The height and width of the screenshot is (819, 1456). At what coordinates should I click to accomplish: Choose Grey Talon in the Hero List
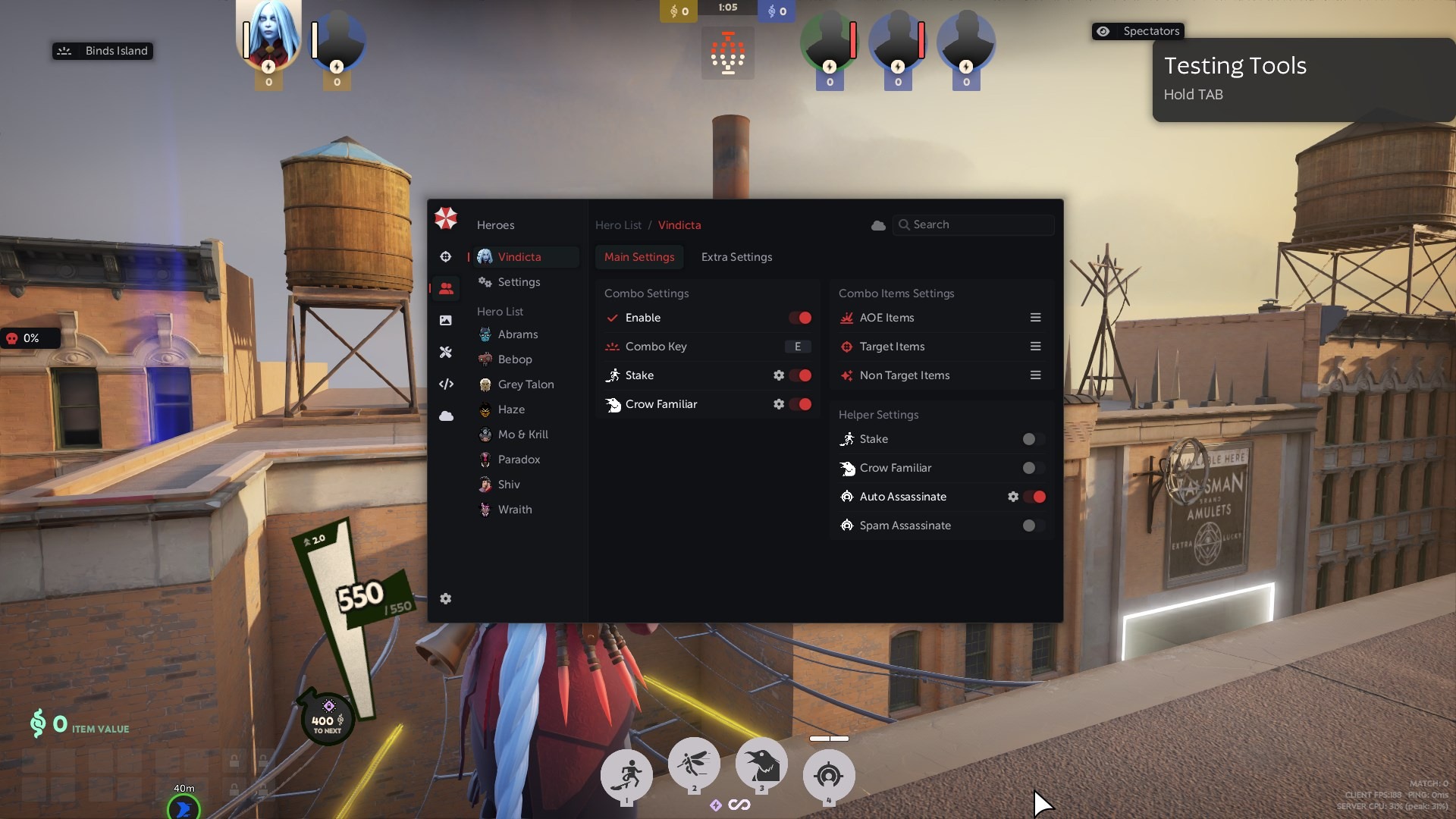pos(526,384)
